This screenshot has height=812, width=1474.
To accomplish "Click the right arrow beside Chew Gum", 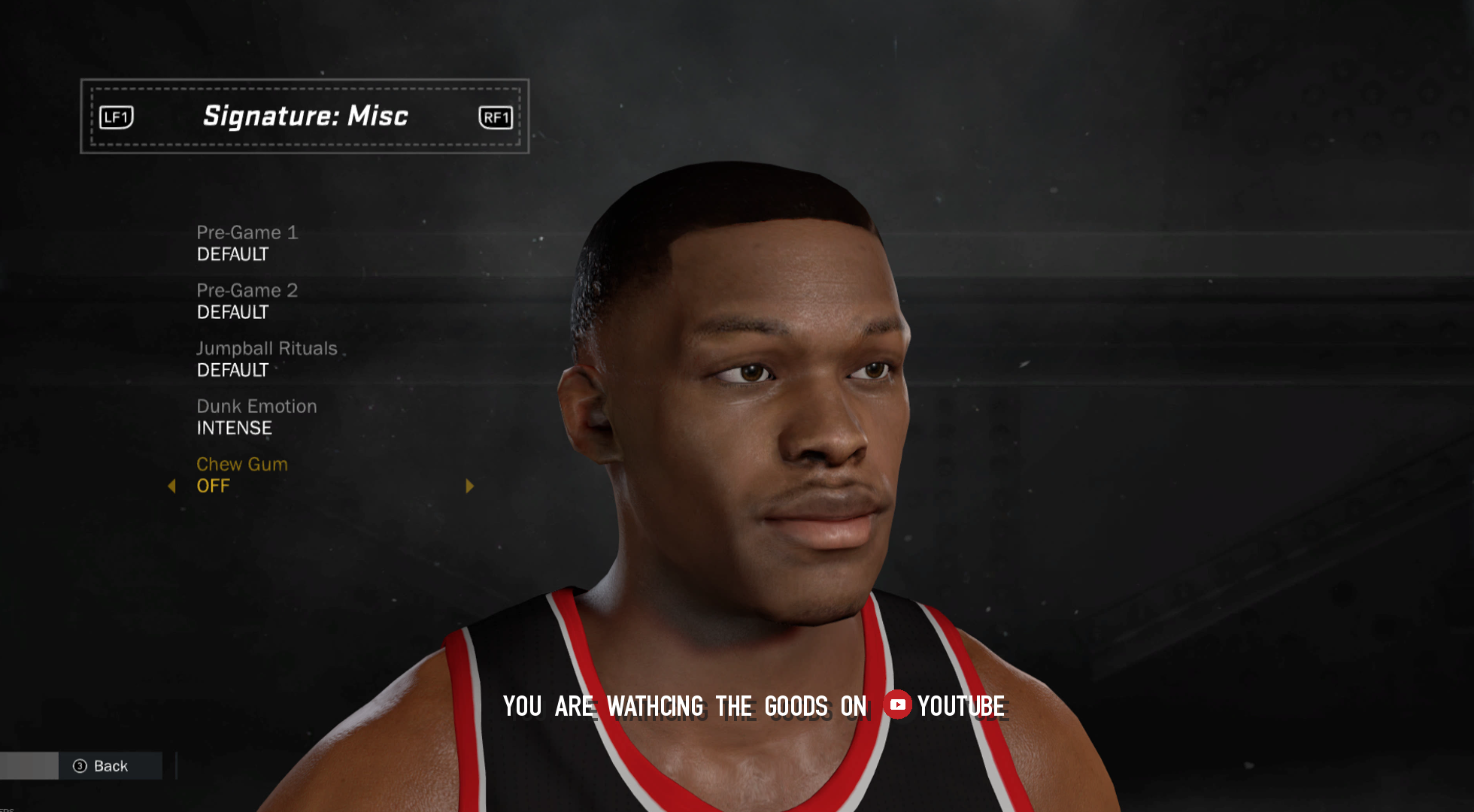I will [470, 486].
